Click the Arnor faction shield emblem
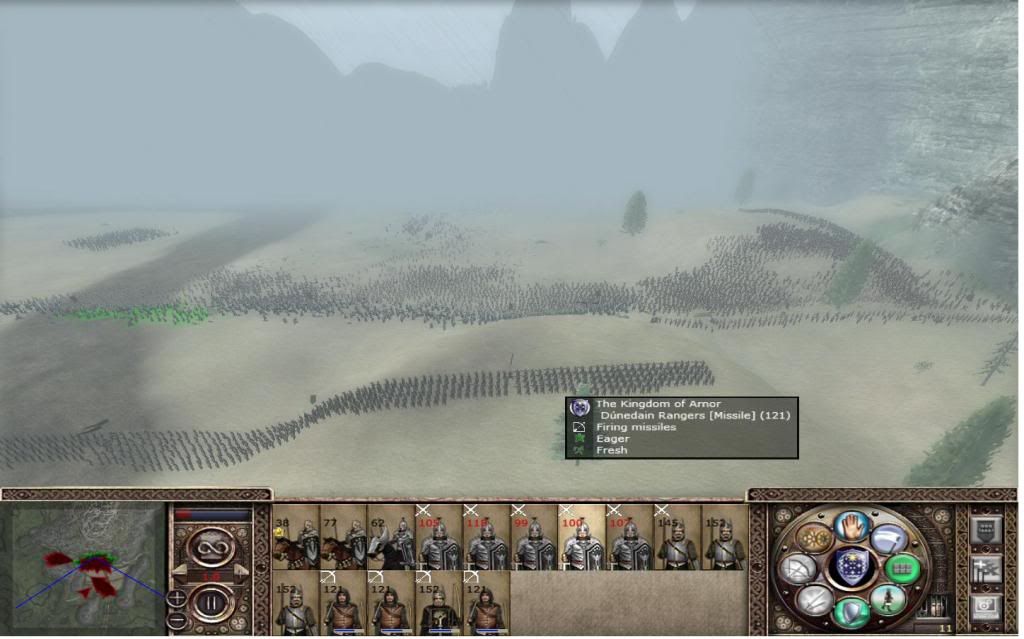The image size is (1024, 639). [852, 567]
